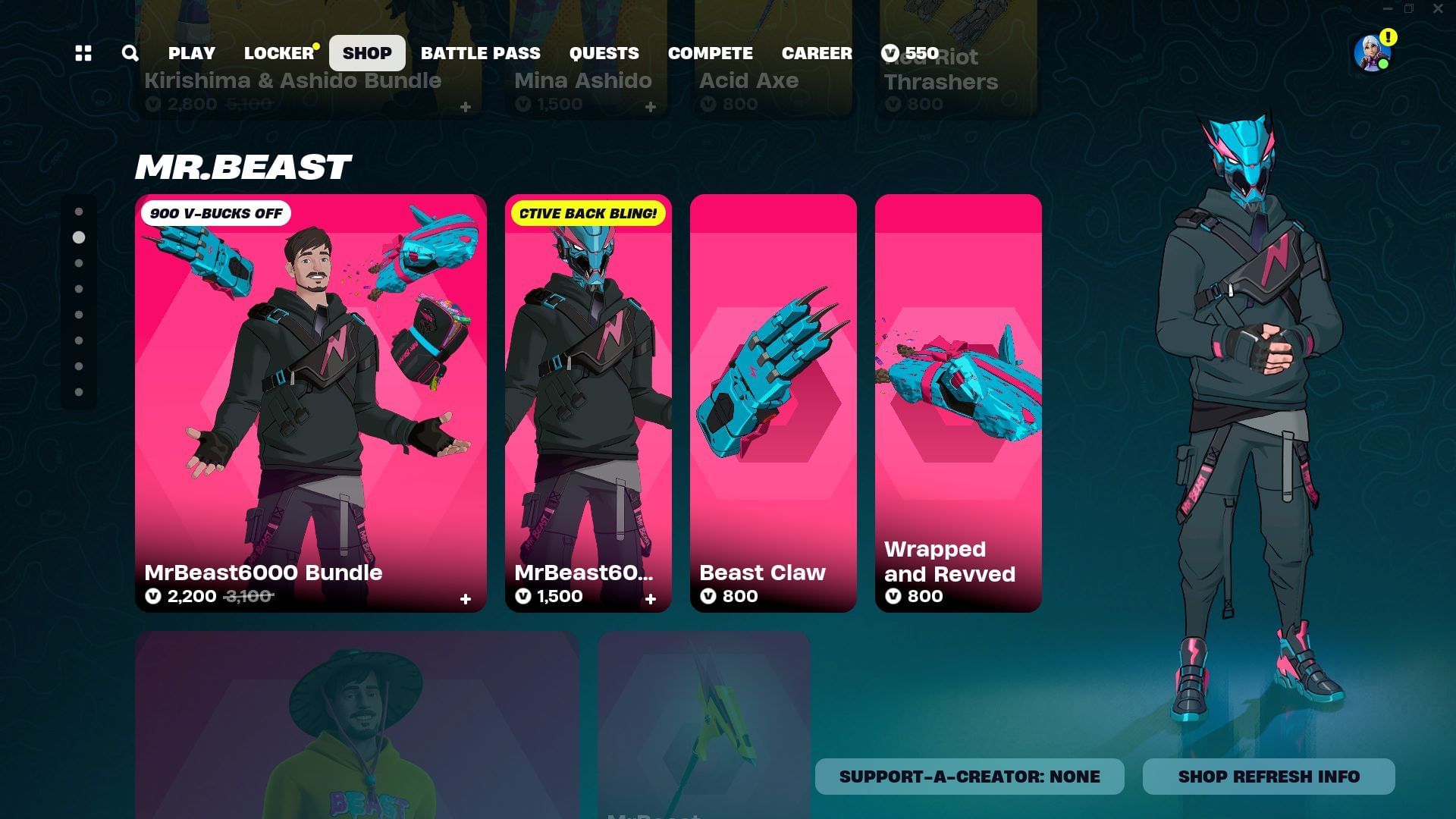Click the V-Bucks icon on Beast Claw price
This screenshot has width=1456, height=819.
[x=708, y=597]
